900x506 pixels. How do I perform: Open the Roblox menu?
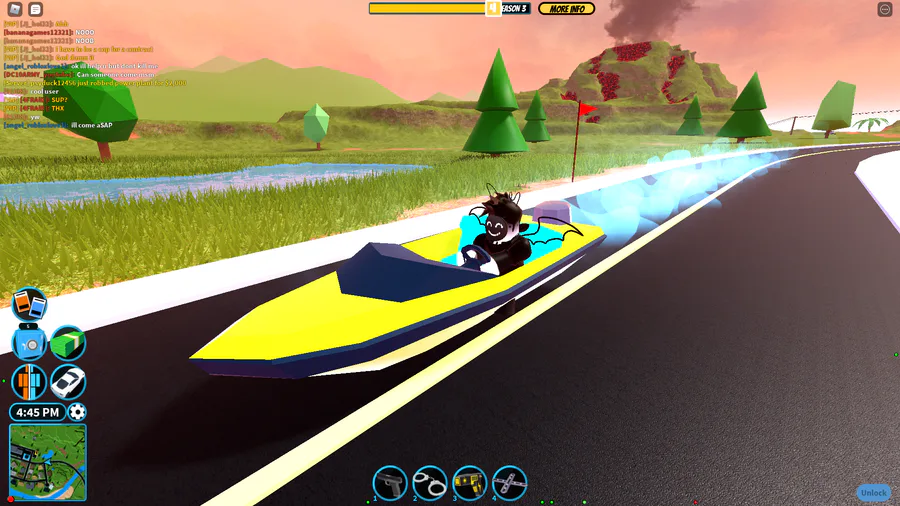click(15, 9)
